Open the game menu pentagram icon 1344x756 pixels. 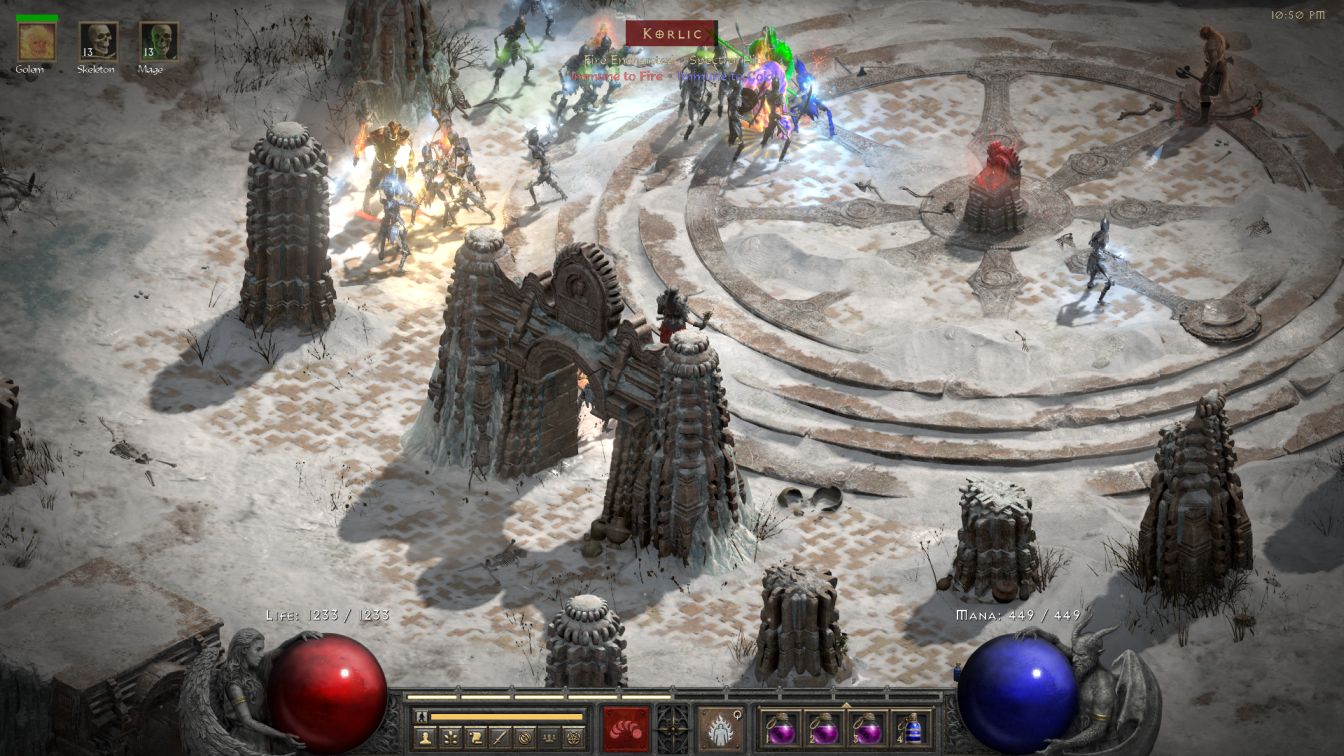[x=576, y=738]
